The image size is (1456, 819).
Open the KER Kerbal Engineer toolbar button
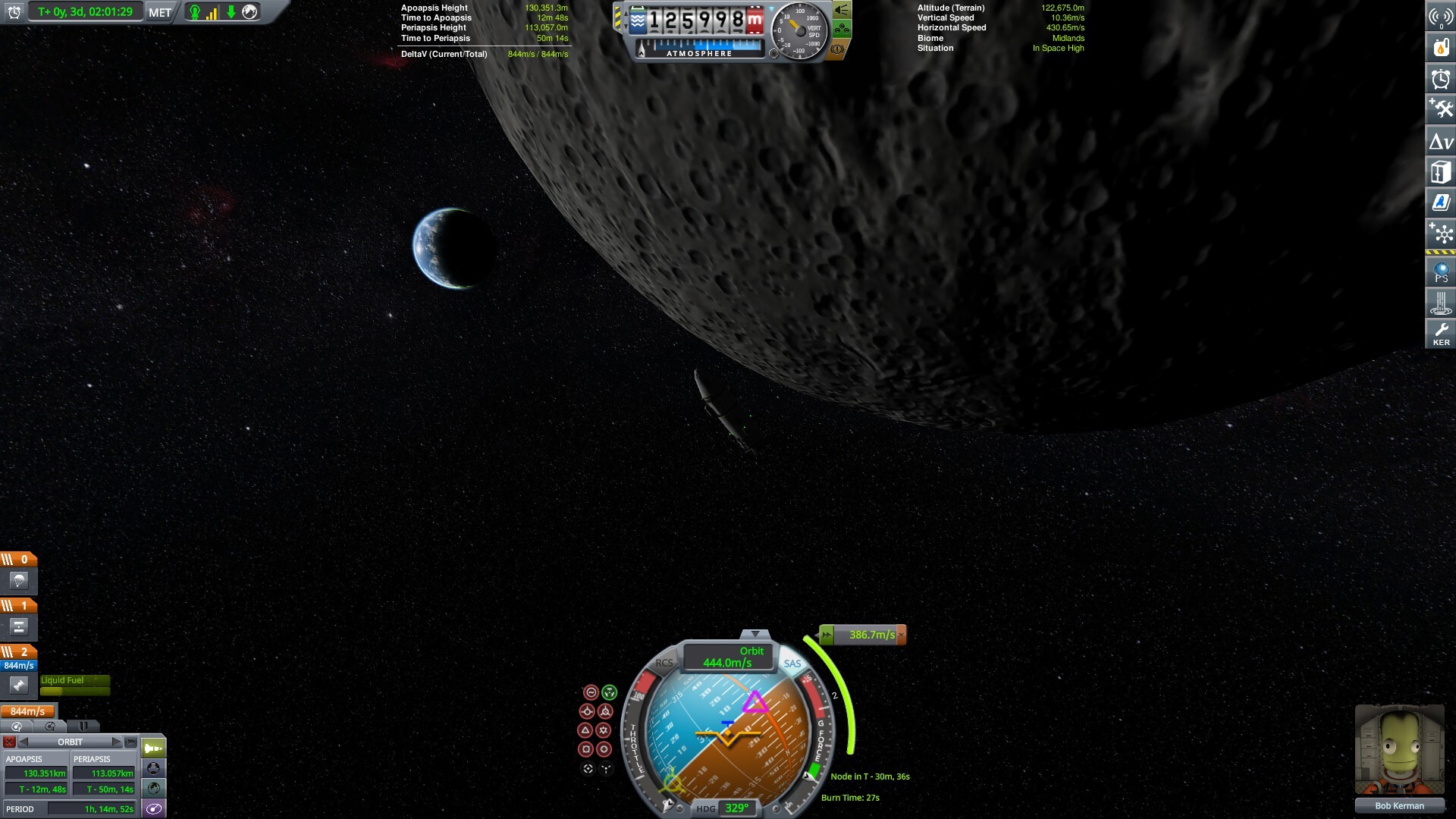[x=1441, y=333]
